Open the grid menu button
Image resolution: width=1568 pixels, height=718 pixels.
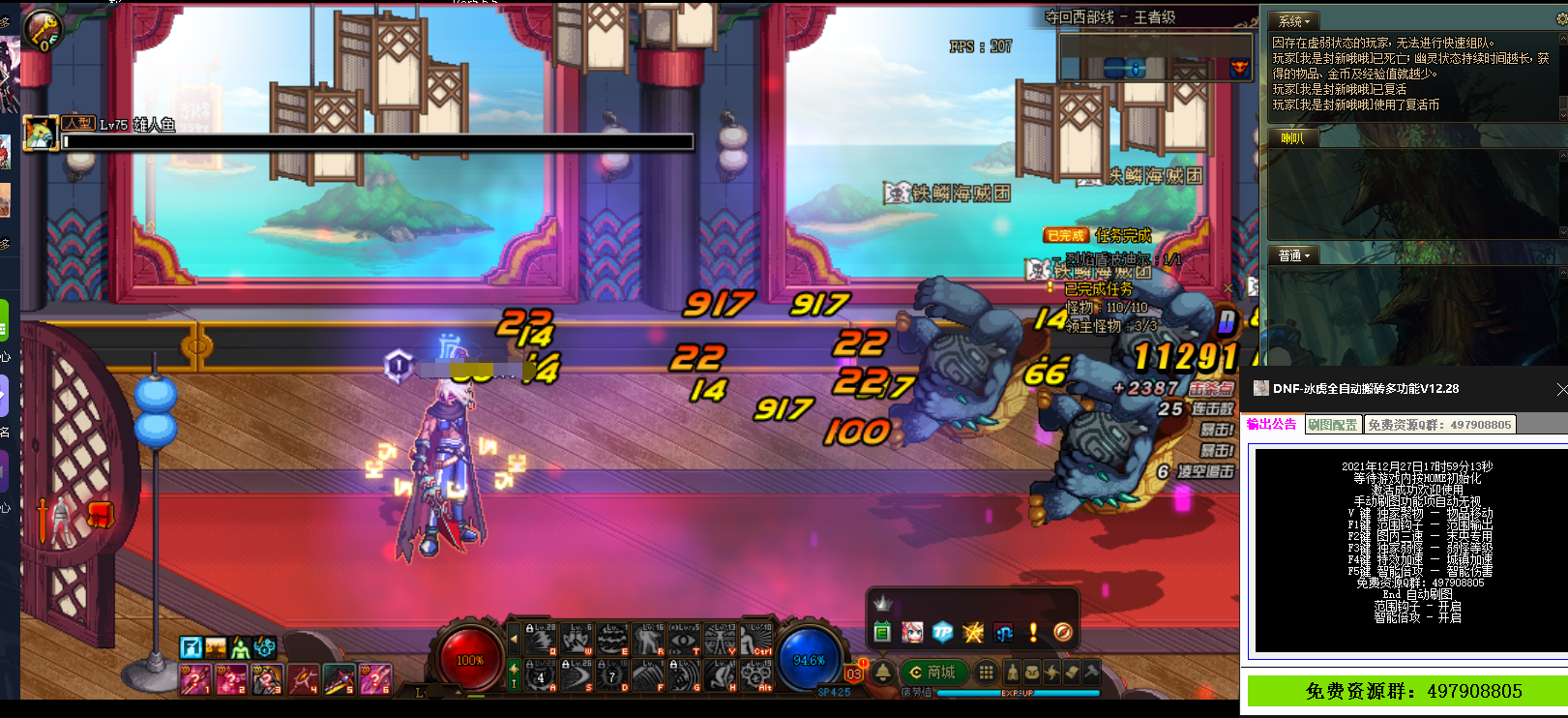[986, 672]
